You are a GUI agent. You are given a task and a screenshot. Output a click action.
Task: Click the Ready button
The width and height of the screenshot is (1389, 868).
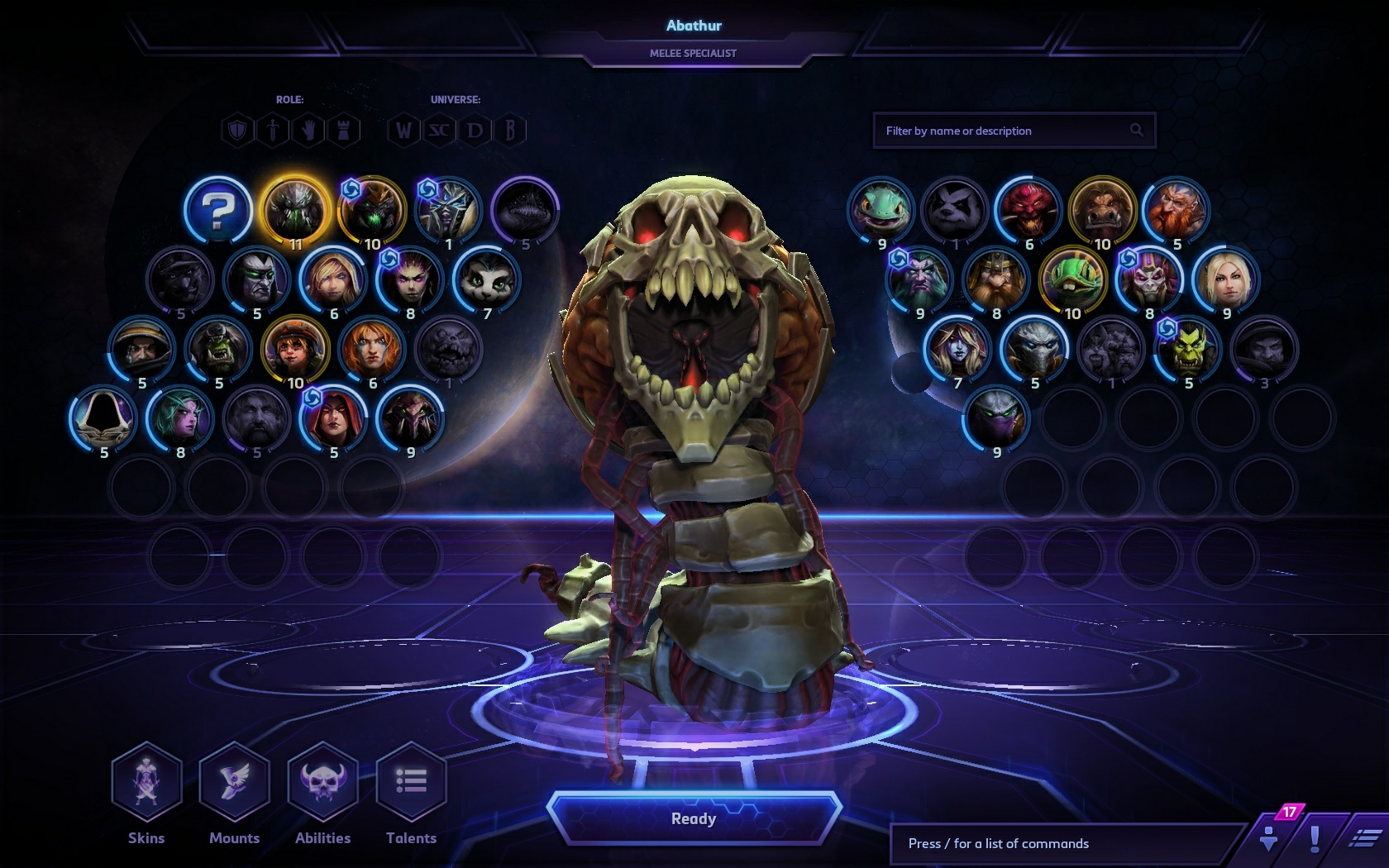[694, 819]
